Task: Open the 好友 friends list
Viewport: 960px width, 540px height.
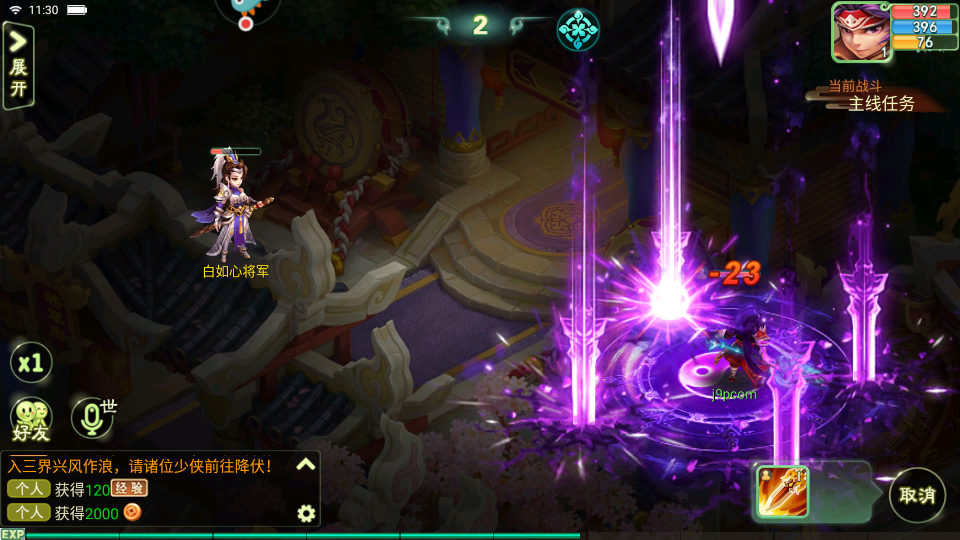Action: [30, 418]
